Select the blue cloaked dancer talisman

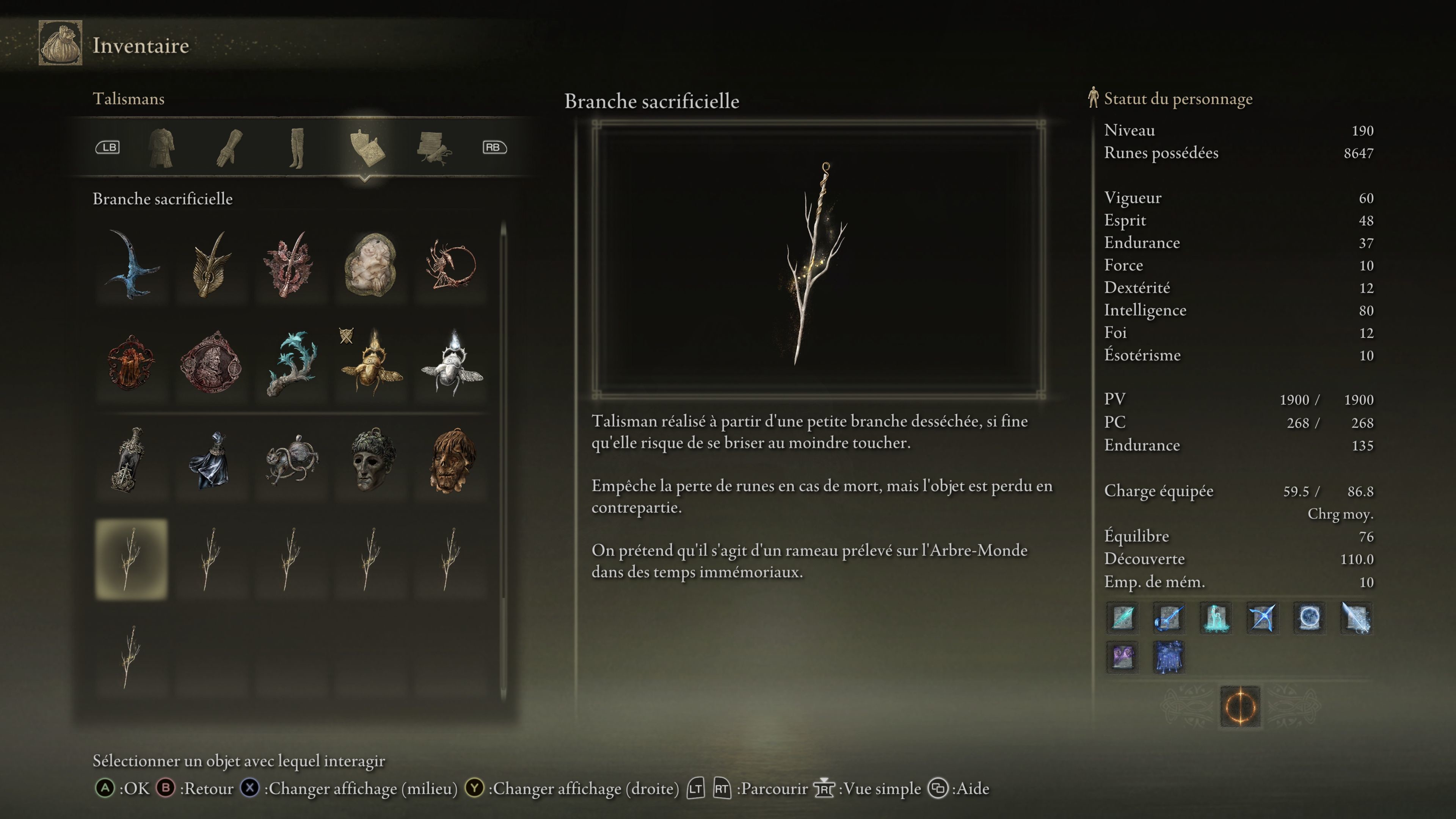point(212,460)
